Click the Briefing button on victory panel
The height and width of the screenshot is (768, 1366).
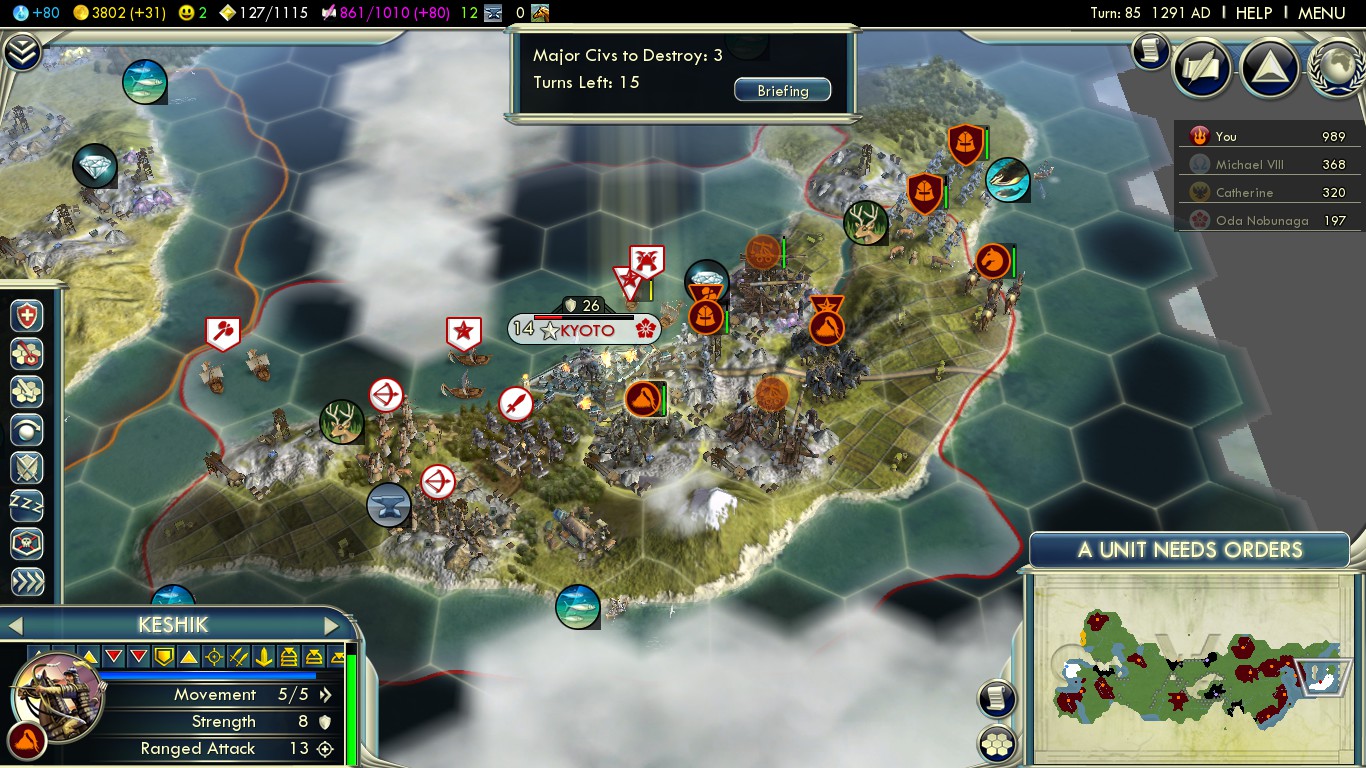pyautogui.click(x=782, y=90)
